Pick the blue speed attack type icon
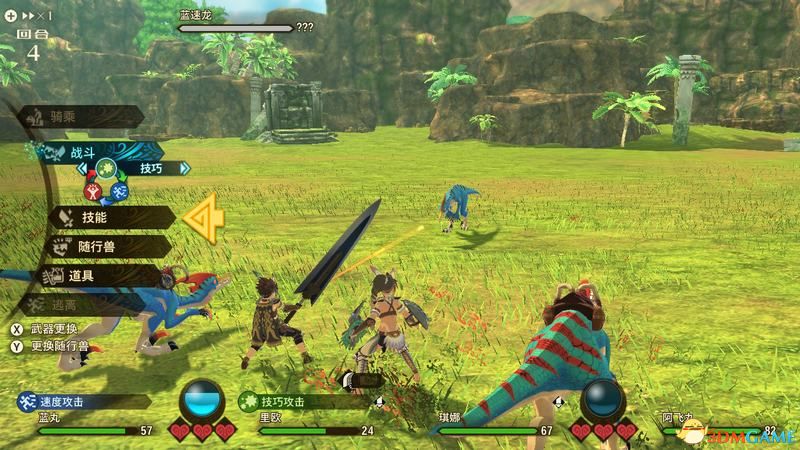The width and height of the screenshot is (800, 450). pos(120,188)
